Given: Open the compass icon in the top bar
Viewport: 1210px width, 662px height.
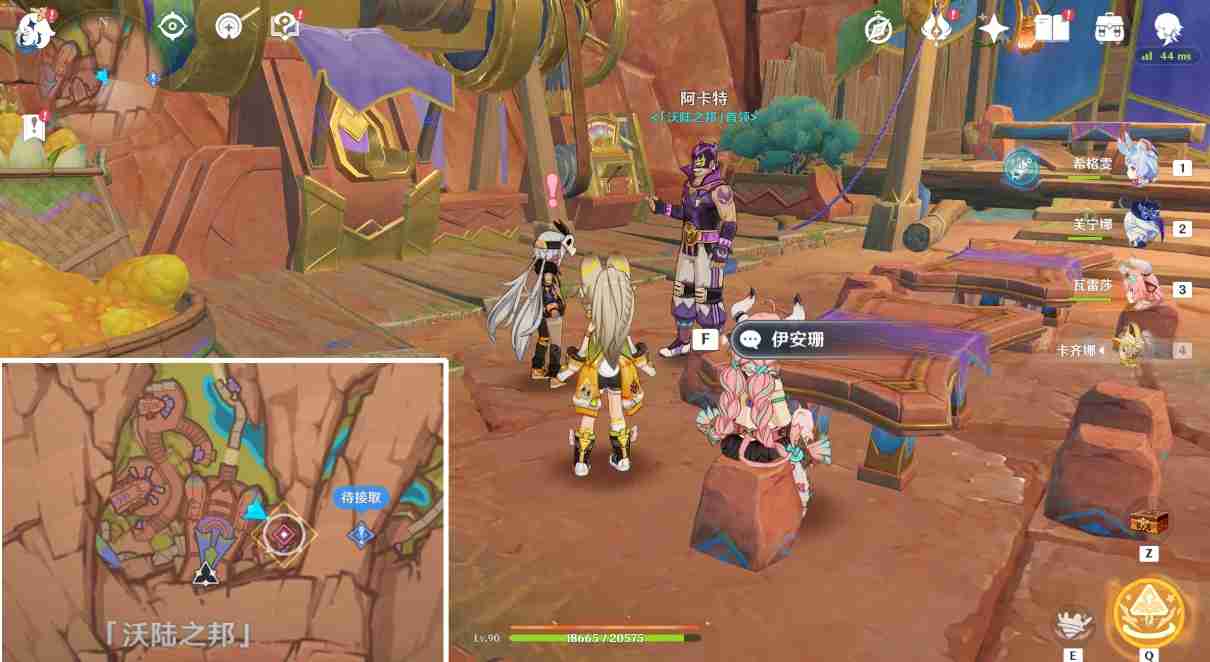Looking at the screenshot, I should coord(878,29).
